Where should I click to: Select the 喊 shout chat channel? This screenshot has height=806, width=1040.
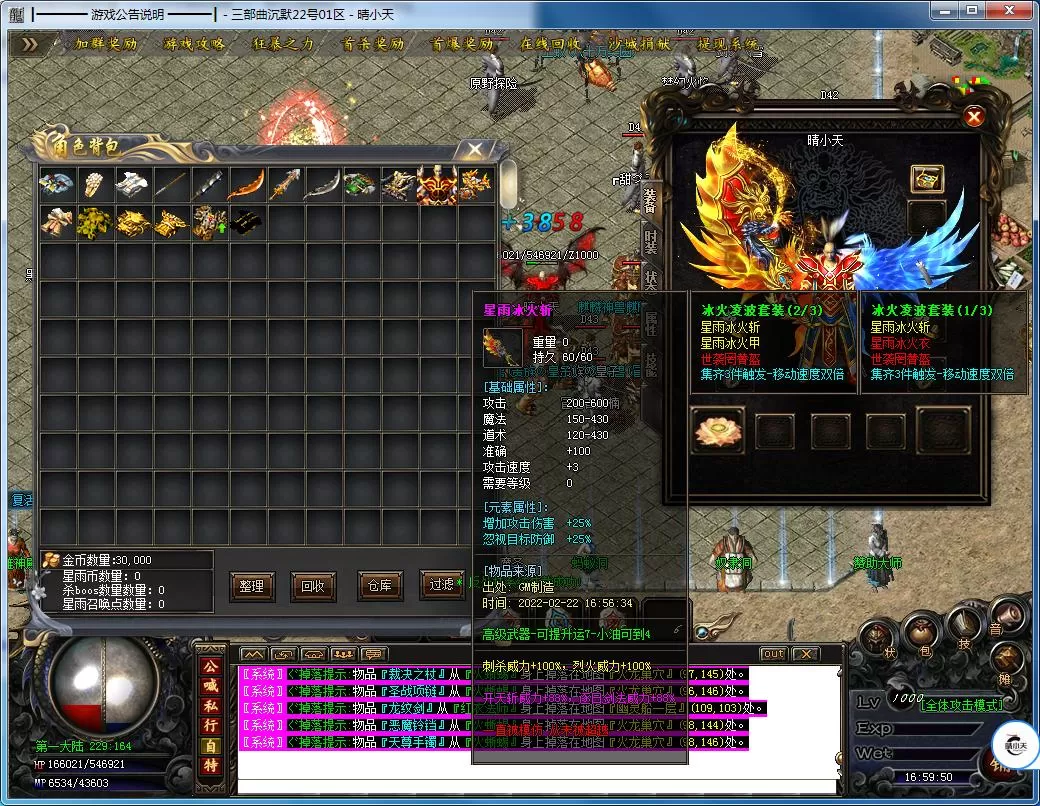tap(211, 685)
